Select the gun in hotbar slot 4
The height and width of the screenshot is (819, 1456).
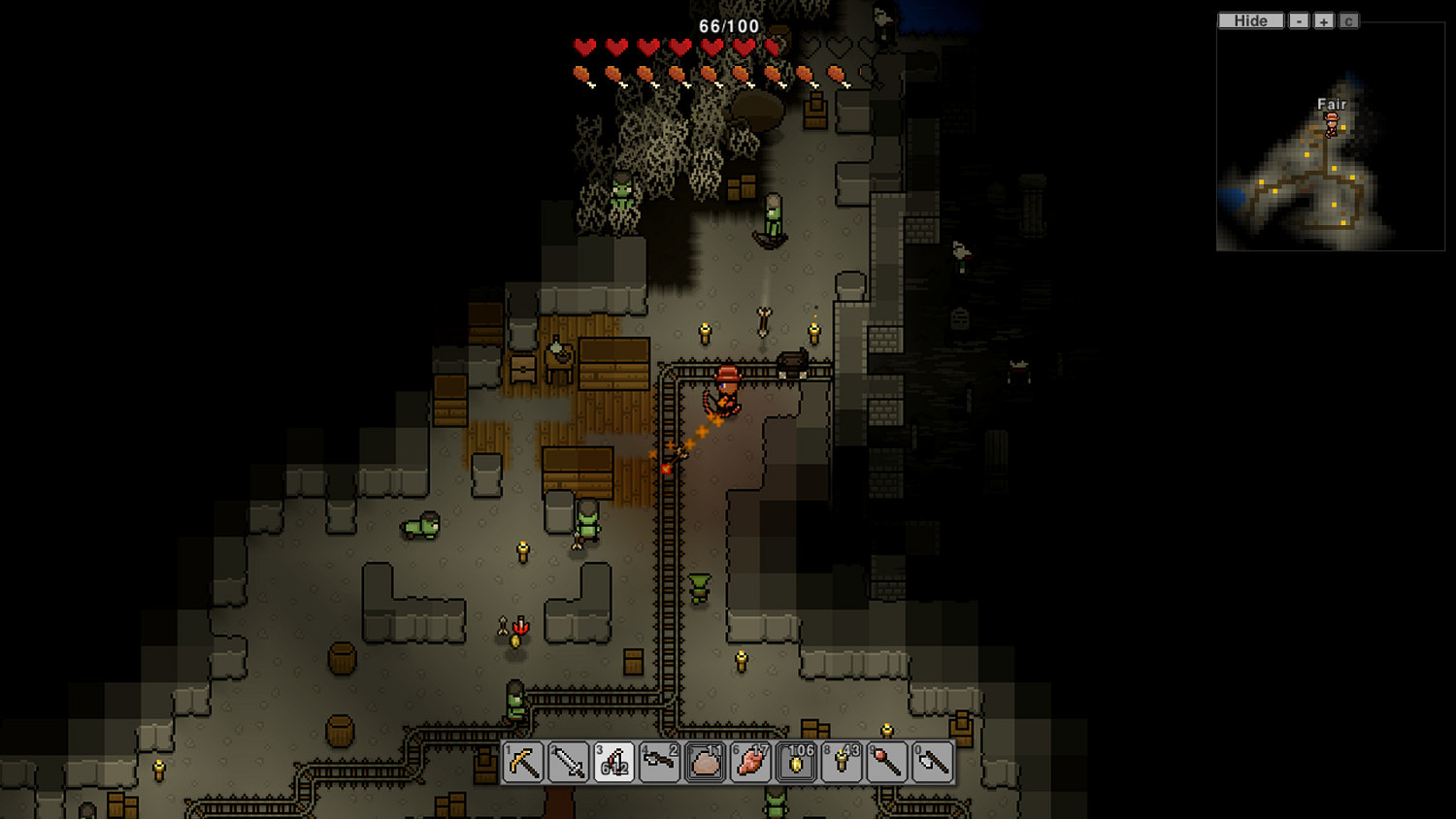(660, 763)
